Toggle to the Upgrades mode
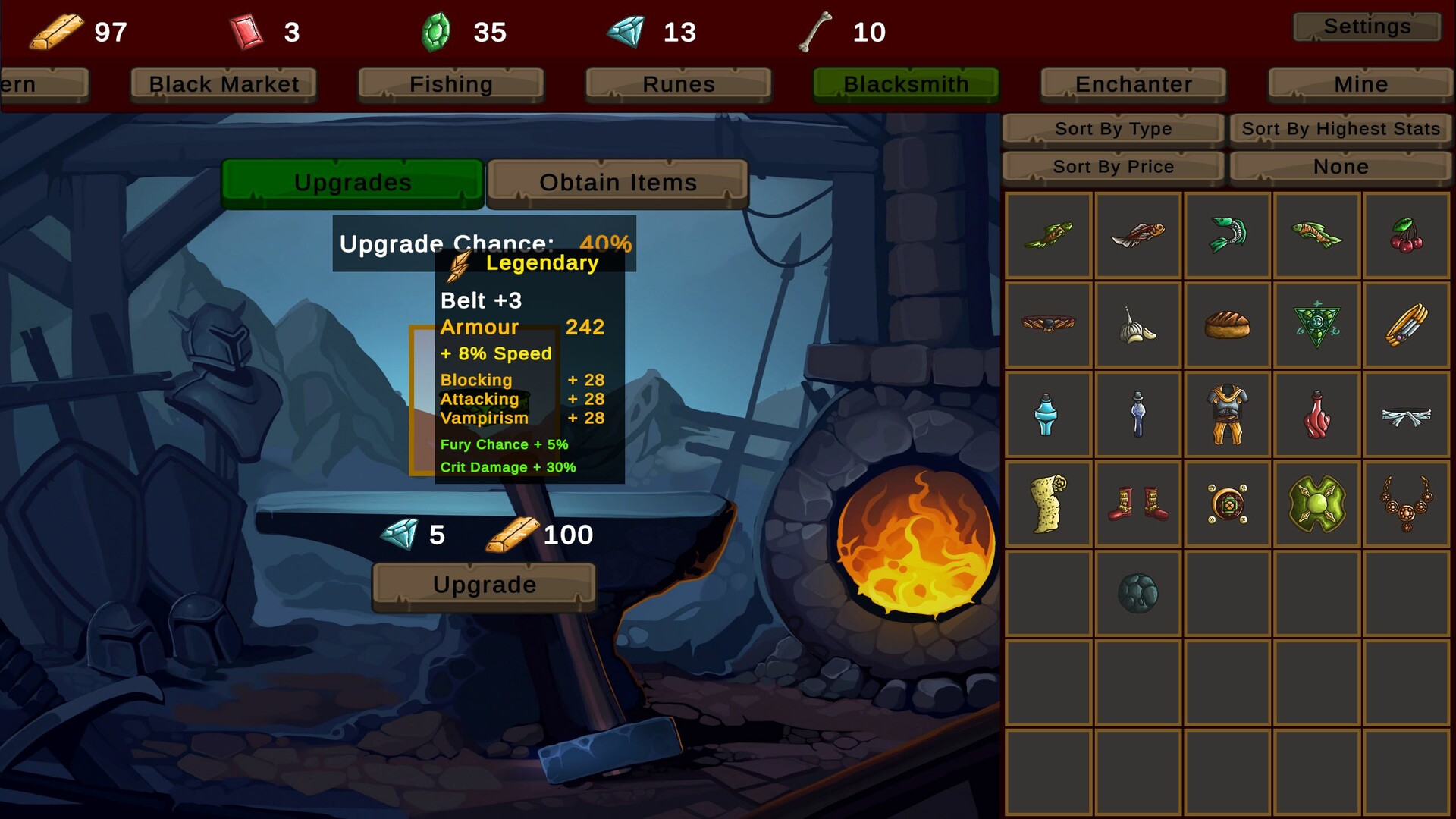The height and width of the screenshot is (819, 1456). (351, 182)
